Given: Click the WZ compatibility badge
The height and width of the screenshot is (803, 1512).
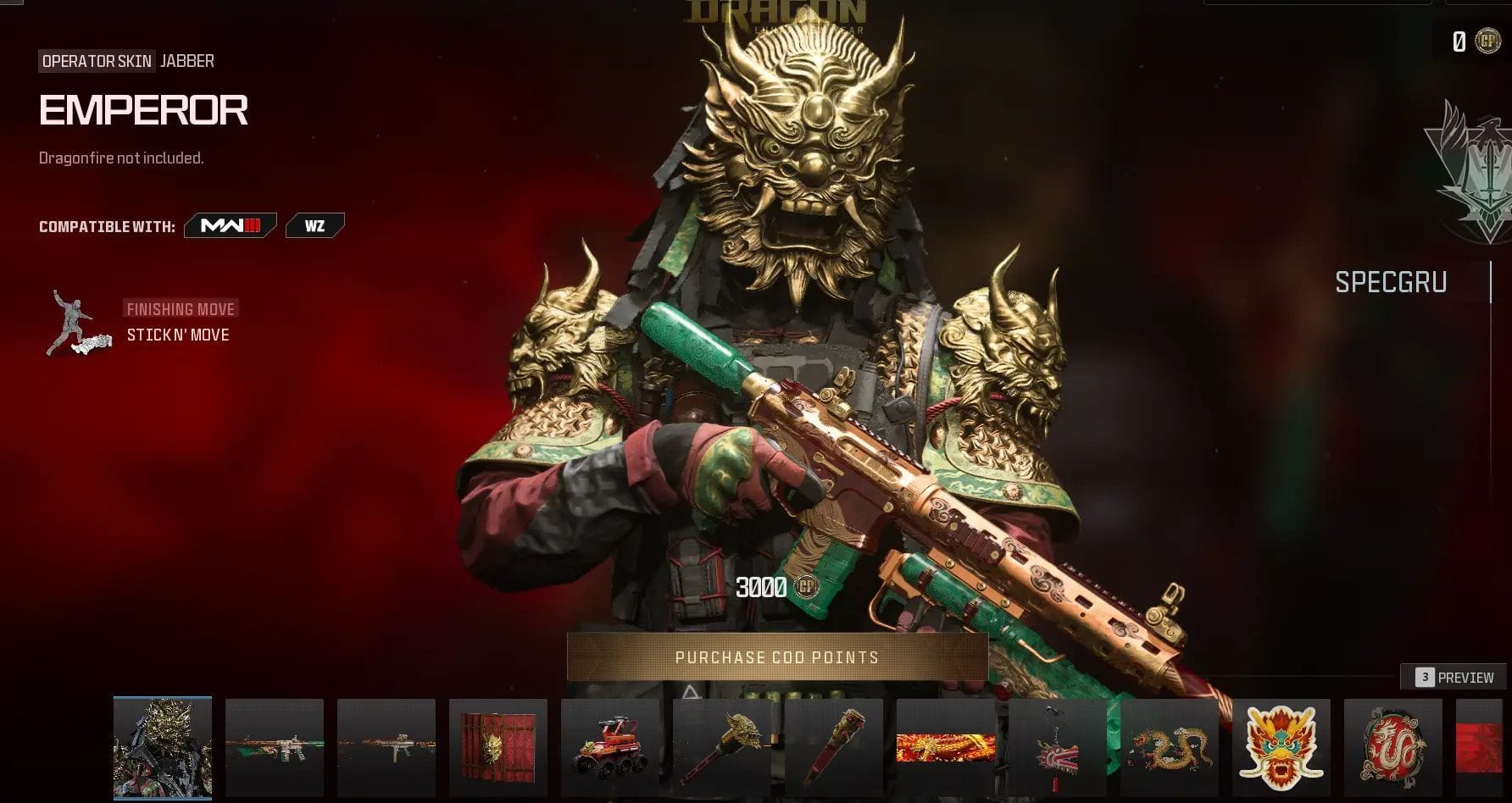Looking at the screenshot, I should point(314,226).
